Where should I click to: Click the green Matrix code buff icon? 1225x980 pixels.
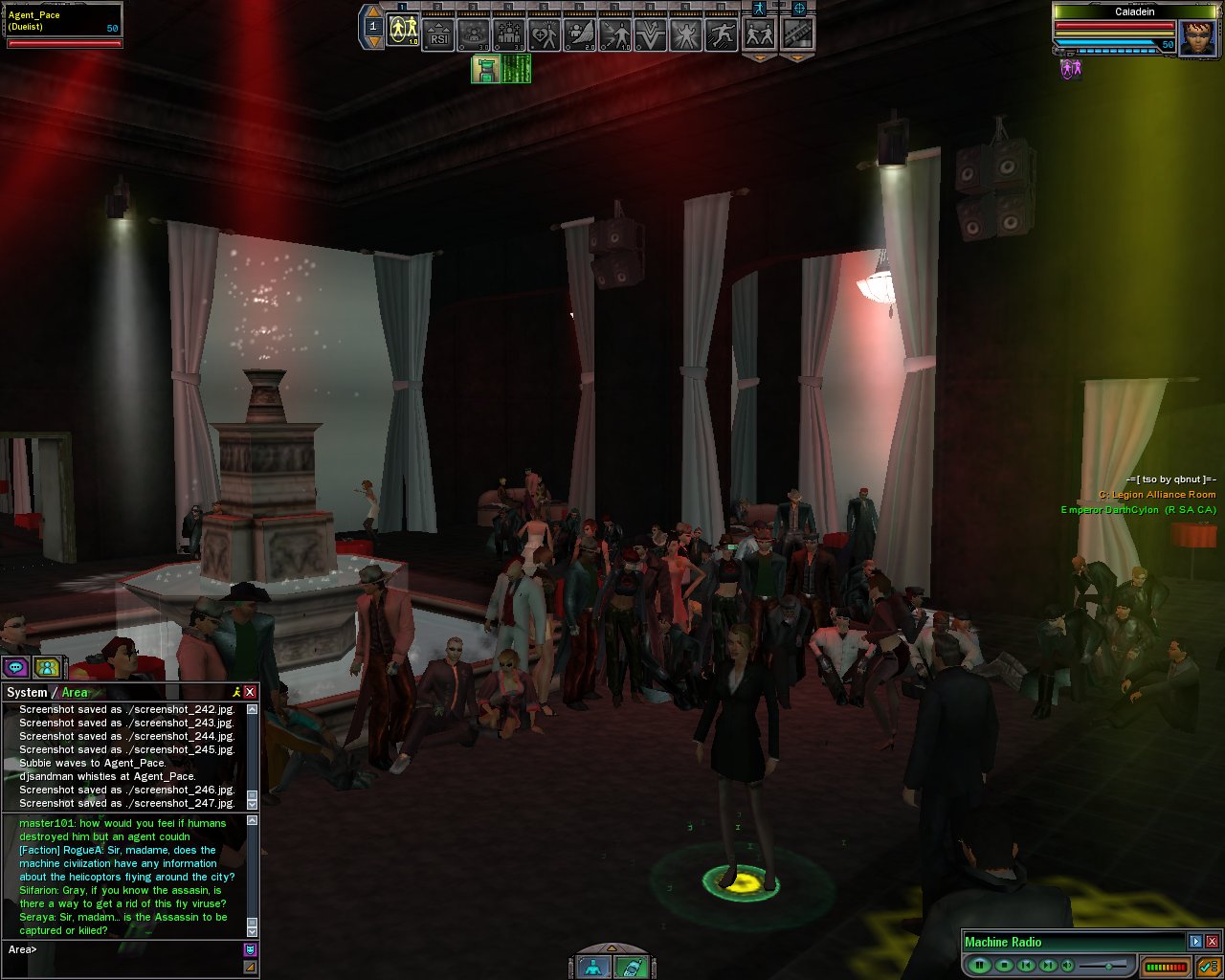[x=517, y=69]
